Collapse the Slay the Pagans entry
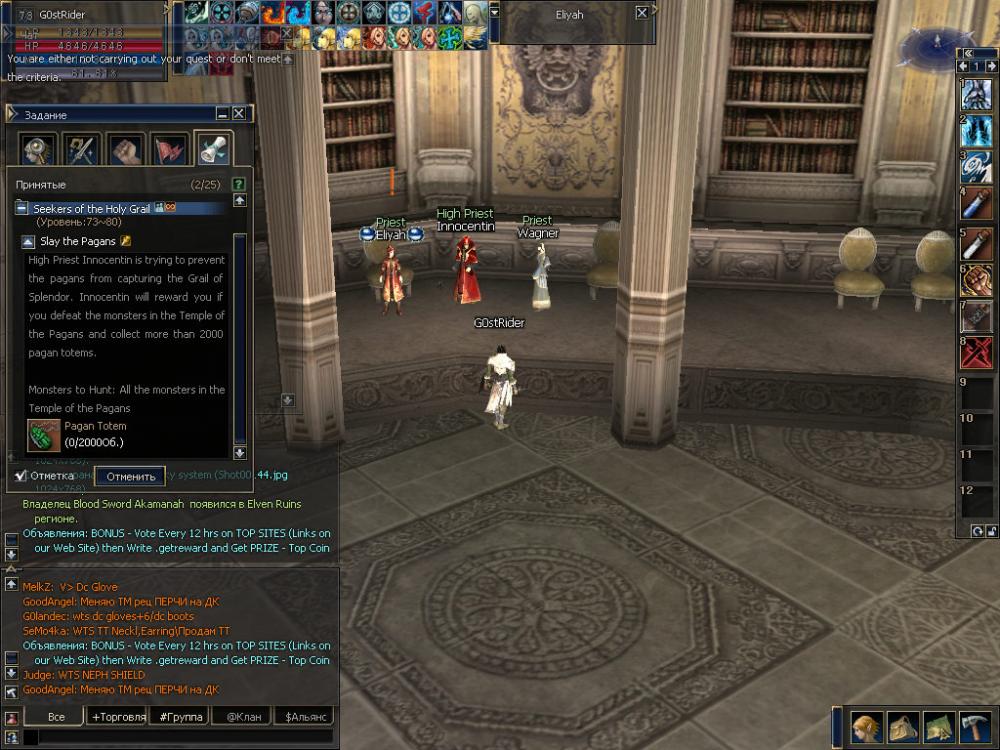The width and height of the screenshot is (1000, 750). 28,242
